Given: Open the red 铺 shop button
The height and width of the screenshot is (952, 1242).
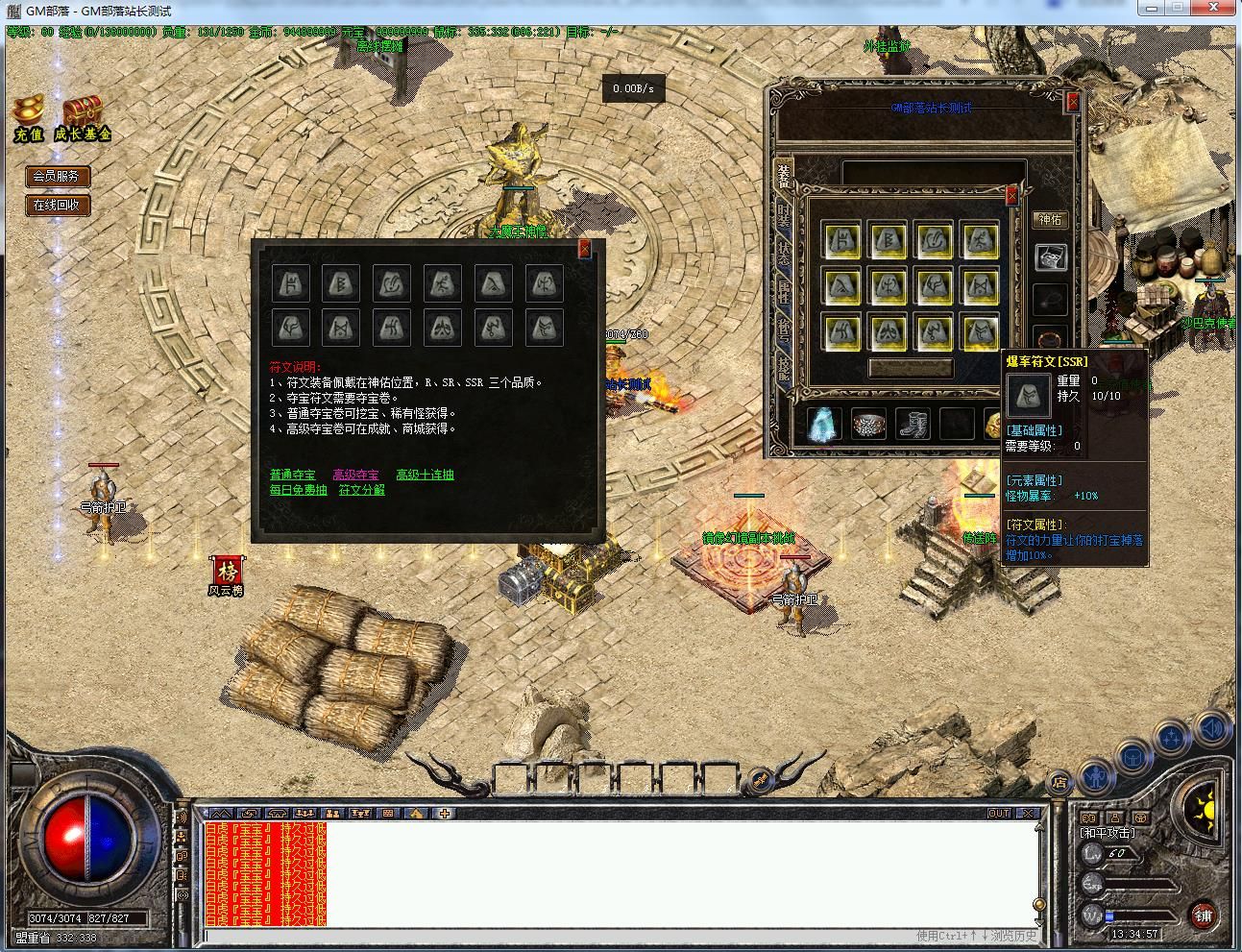Looking at the screenshot, I should [1204, 915].
